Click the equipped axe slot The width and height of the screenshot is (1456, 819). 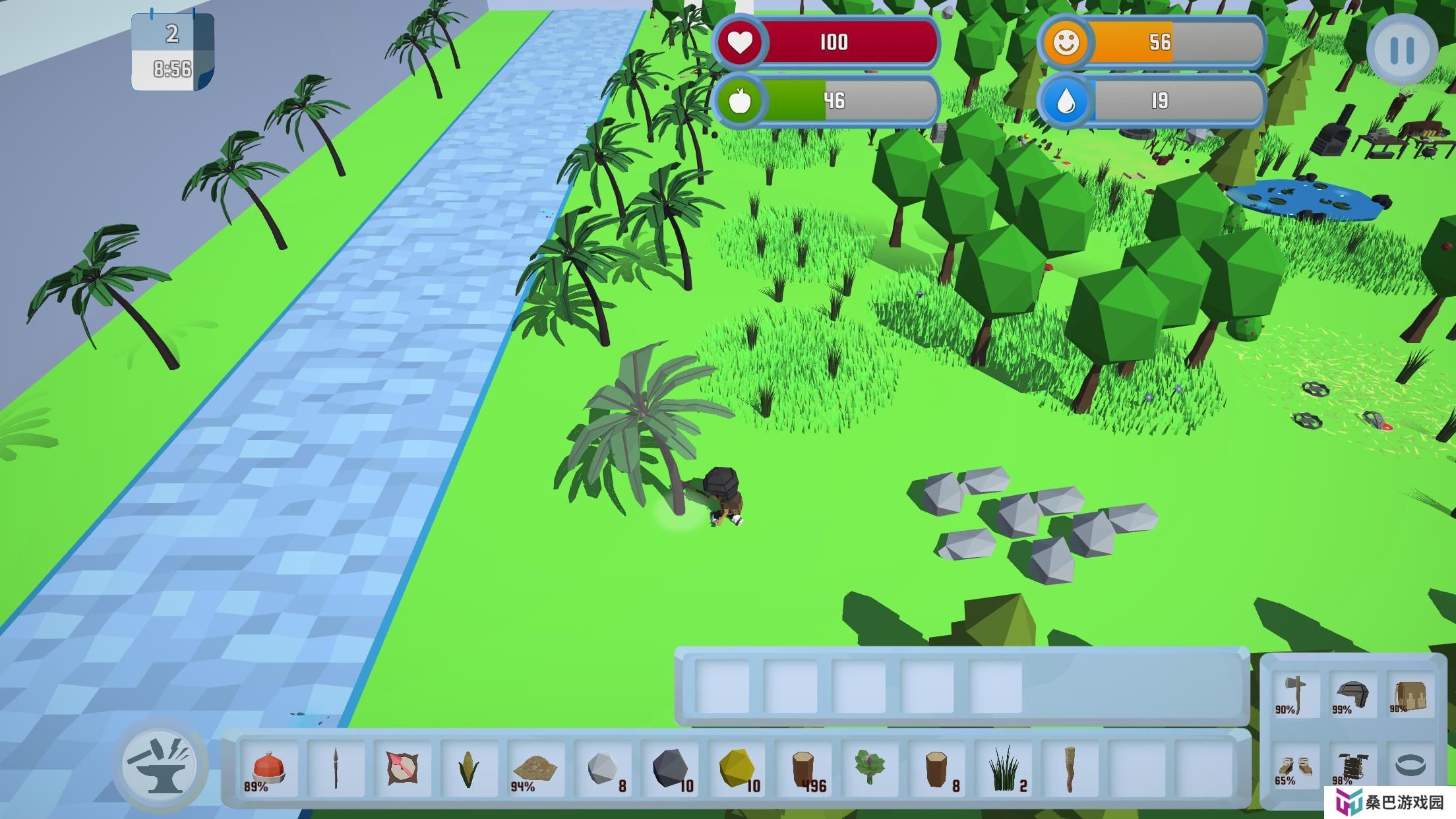(x=1295, y=694)
